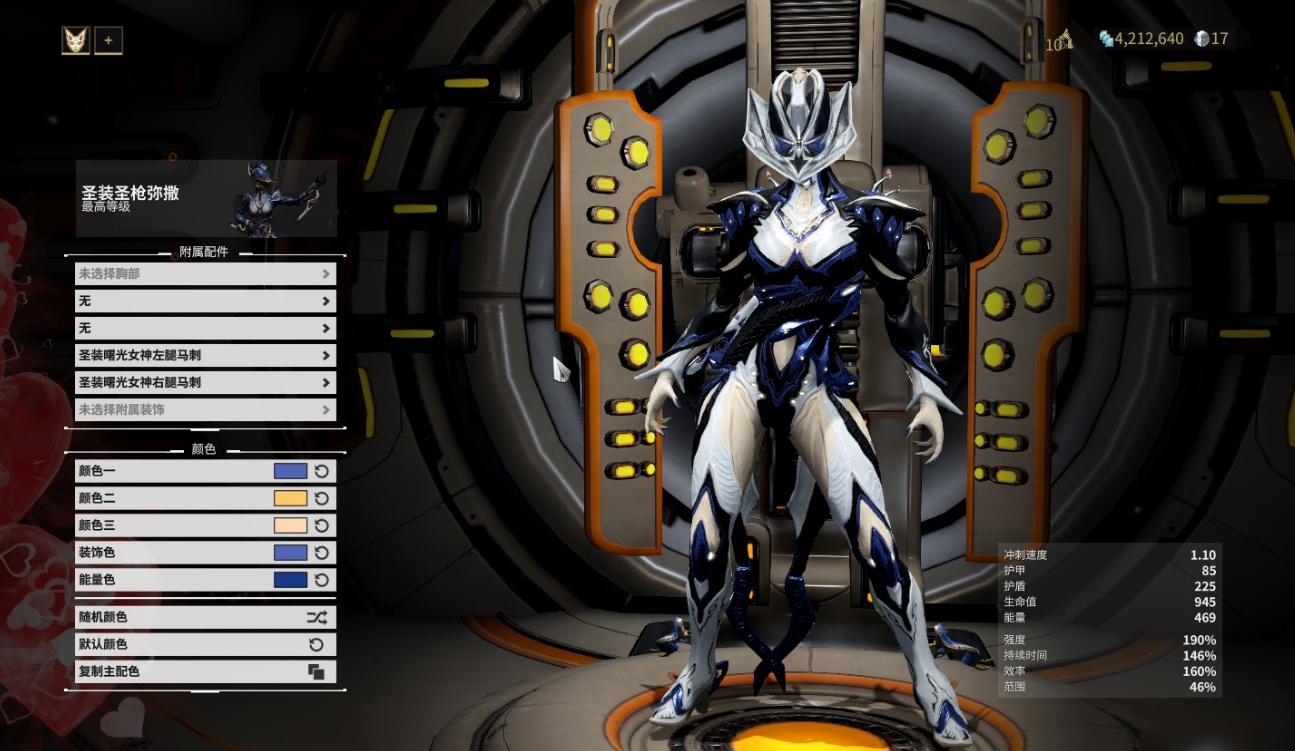The image size is (1295, 751).
Task: Apply 随机颜色 random colors
Action: coord(205,617)
